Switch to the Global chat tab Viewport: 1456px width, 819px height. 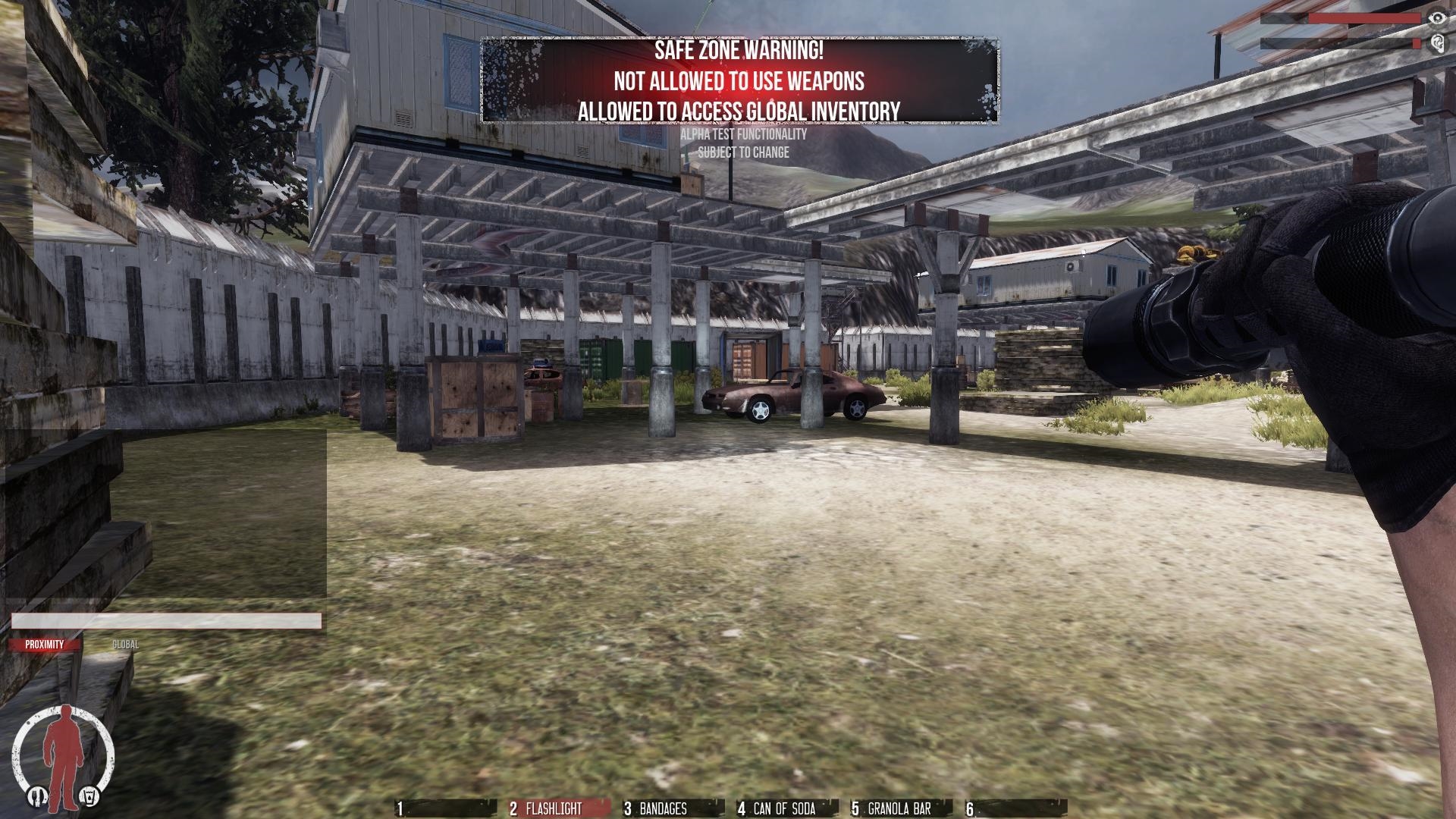click(x=125, y=645)
